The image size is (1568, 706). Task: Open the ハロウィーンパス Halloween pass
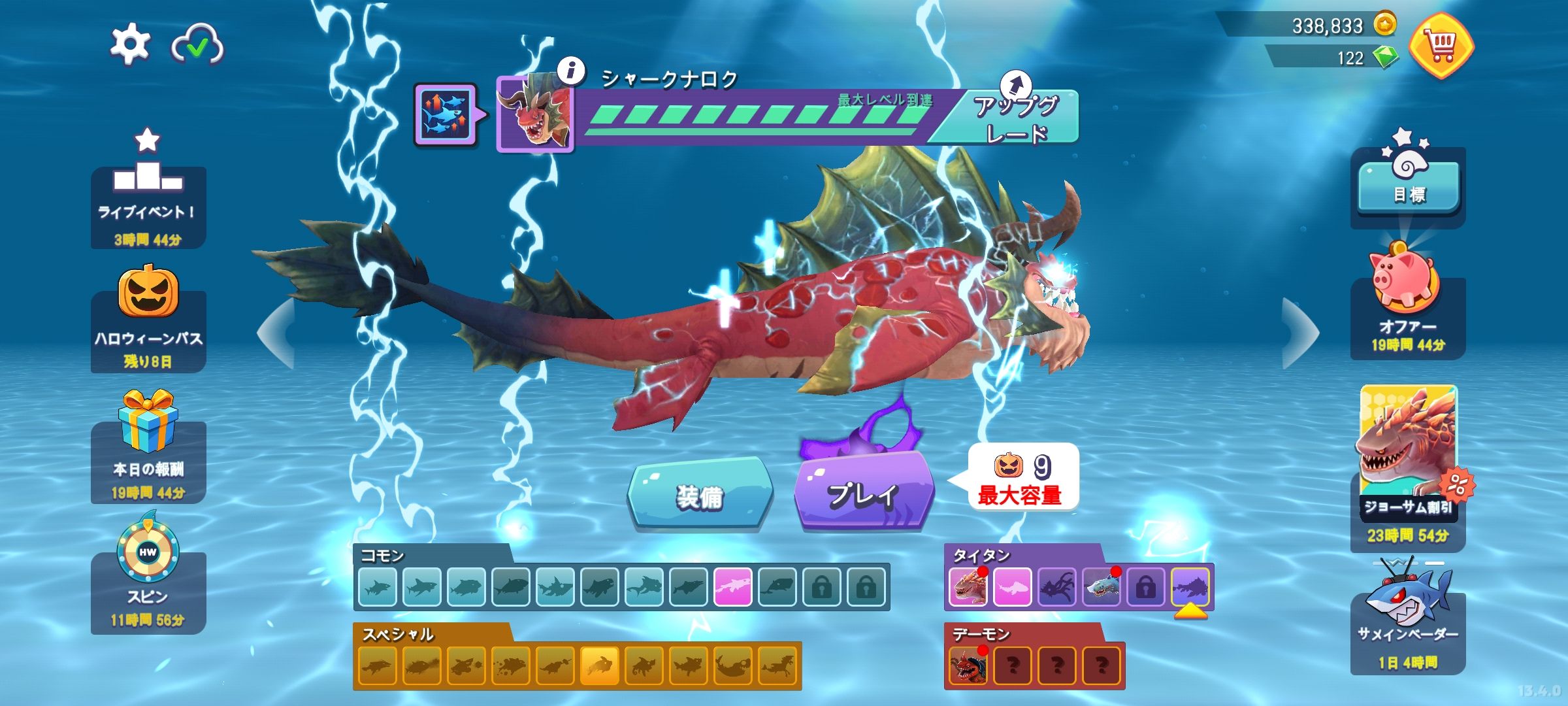[x=148, y=320]
